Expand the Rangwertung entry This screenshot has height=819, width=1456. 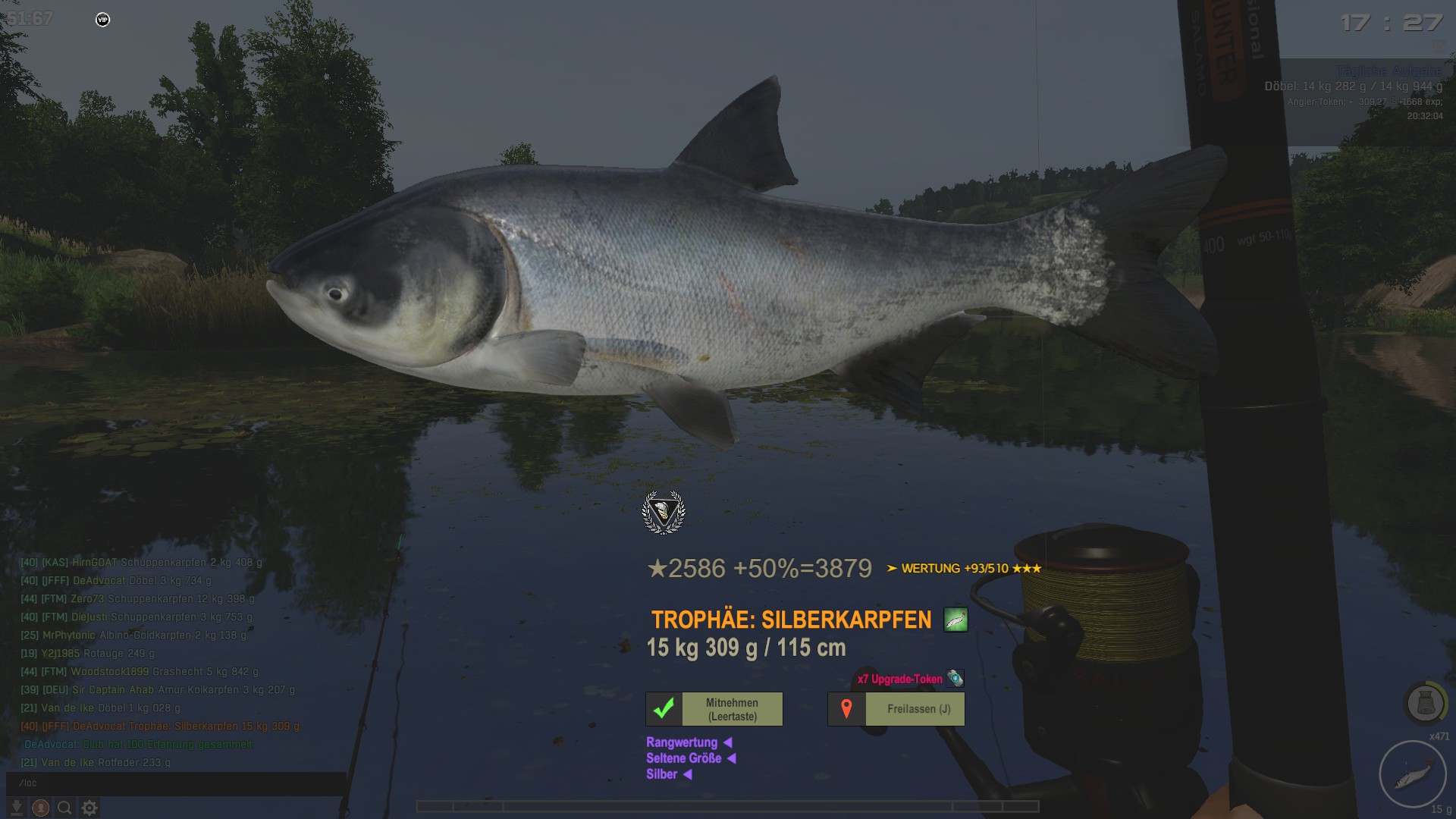click(x=688, y=742)
